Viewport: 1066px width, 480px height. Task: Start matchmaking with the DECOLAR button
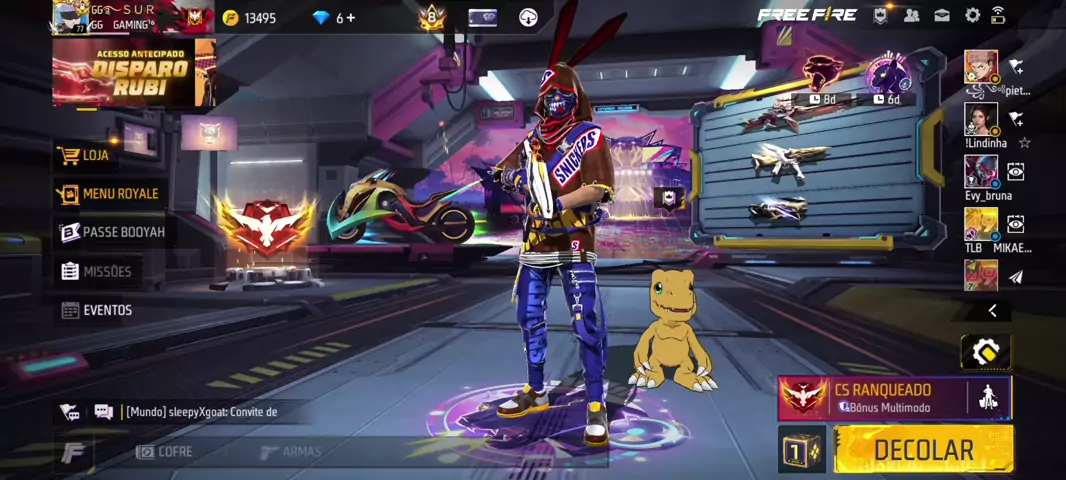coord(922,450)
